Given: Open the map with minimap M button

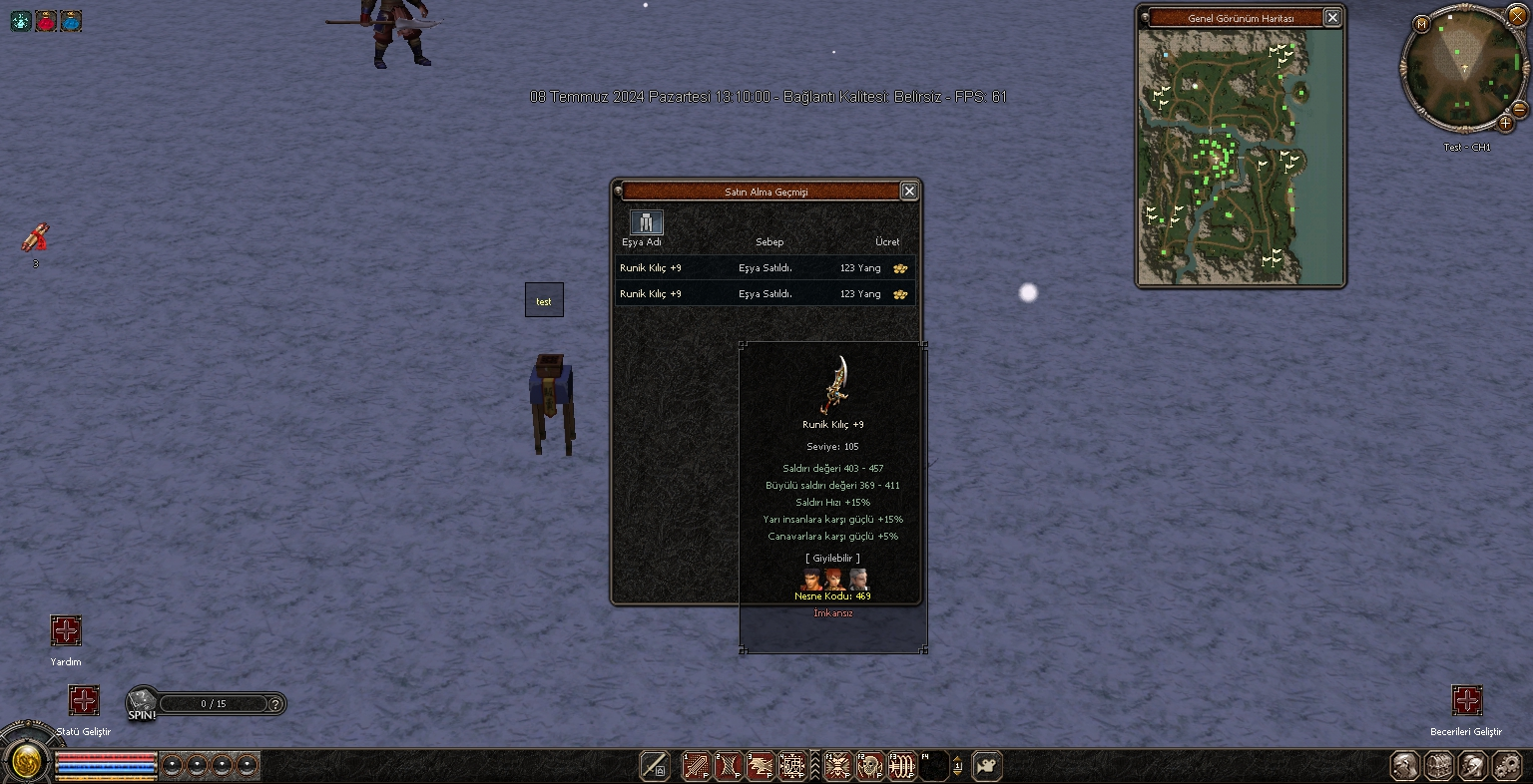Looking at the screenshot, I should [x=1421, y=24].
